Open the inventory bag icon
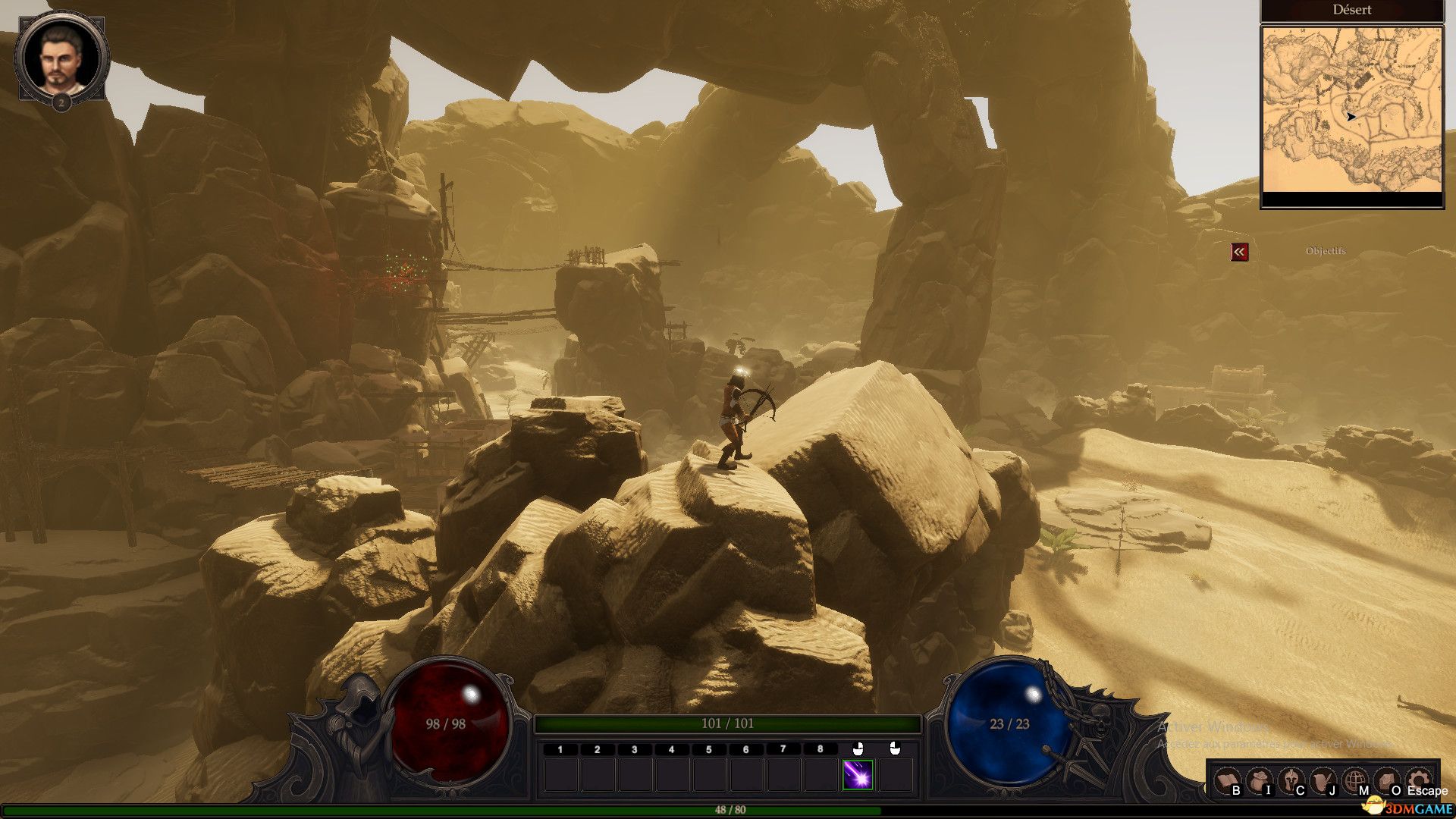 point(1259,780)
